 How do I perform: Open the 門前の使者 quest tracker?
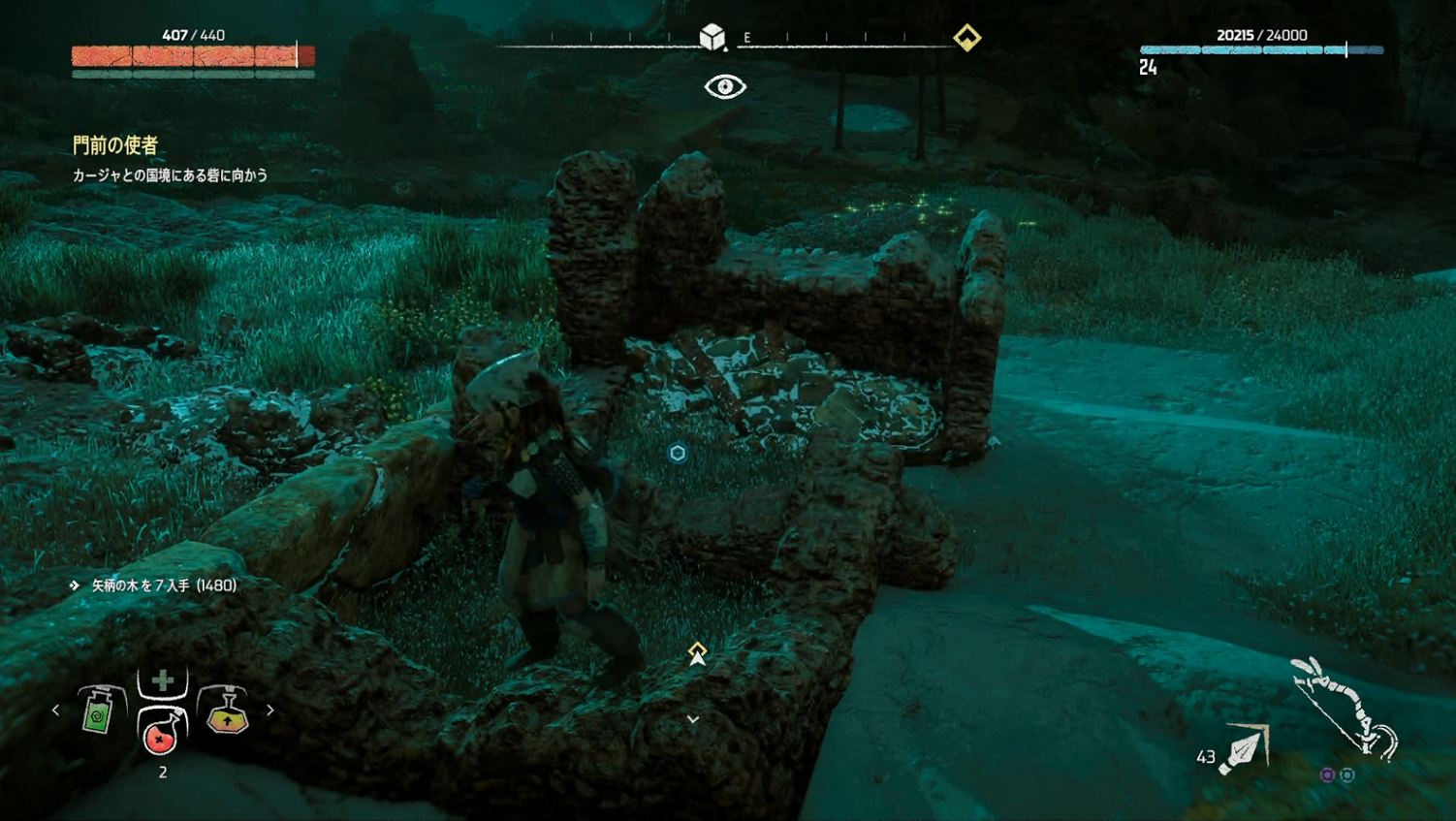pos(115,145)
